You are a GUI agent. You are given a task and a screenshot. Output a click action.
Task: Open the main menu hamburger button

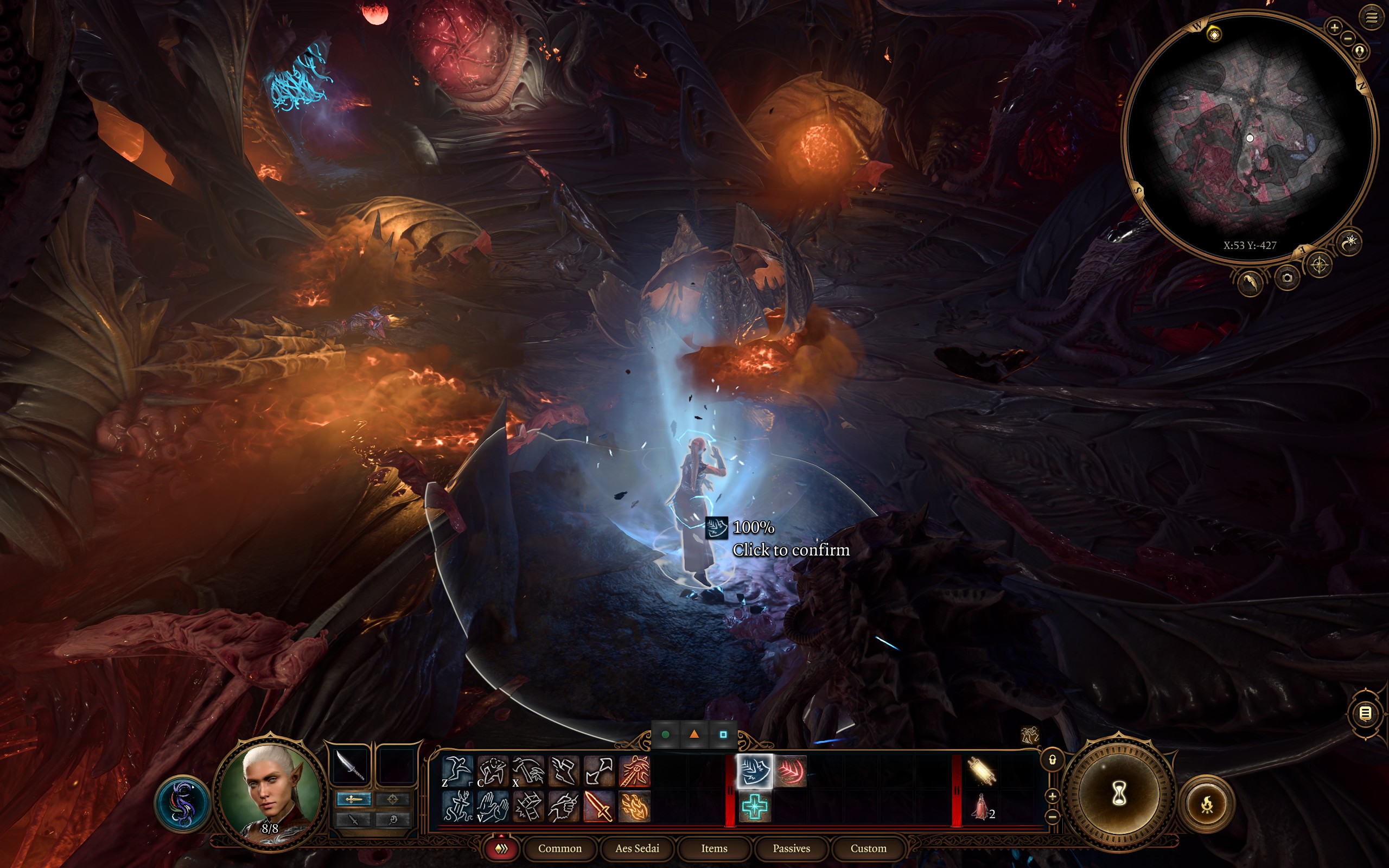click(1371, 18)
